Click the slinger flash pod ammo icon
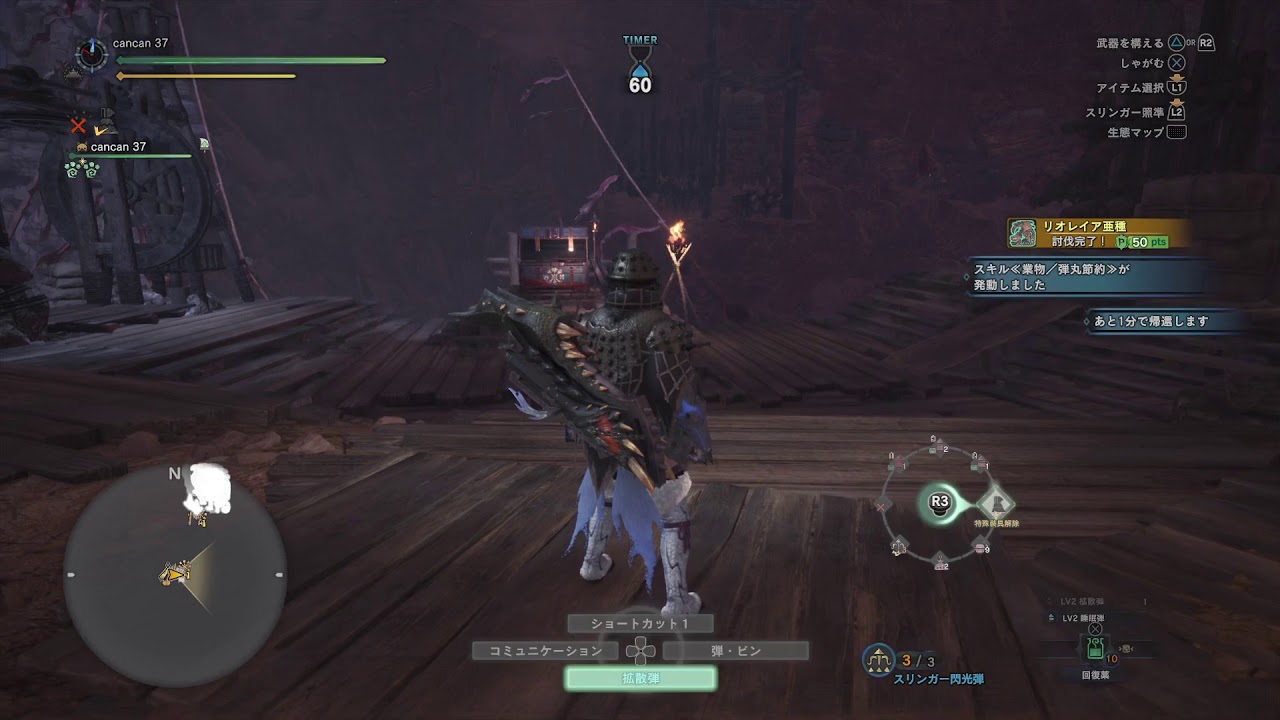 click(879, 659)
